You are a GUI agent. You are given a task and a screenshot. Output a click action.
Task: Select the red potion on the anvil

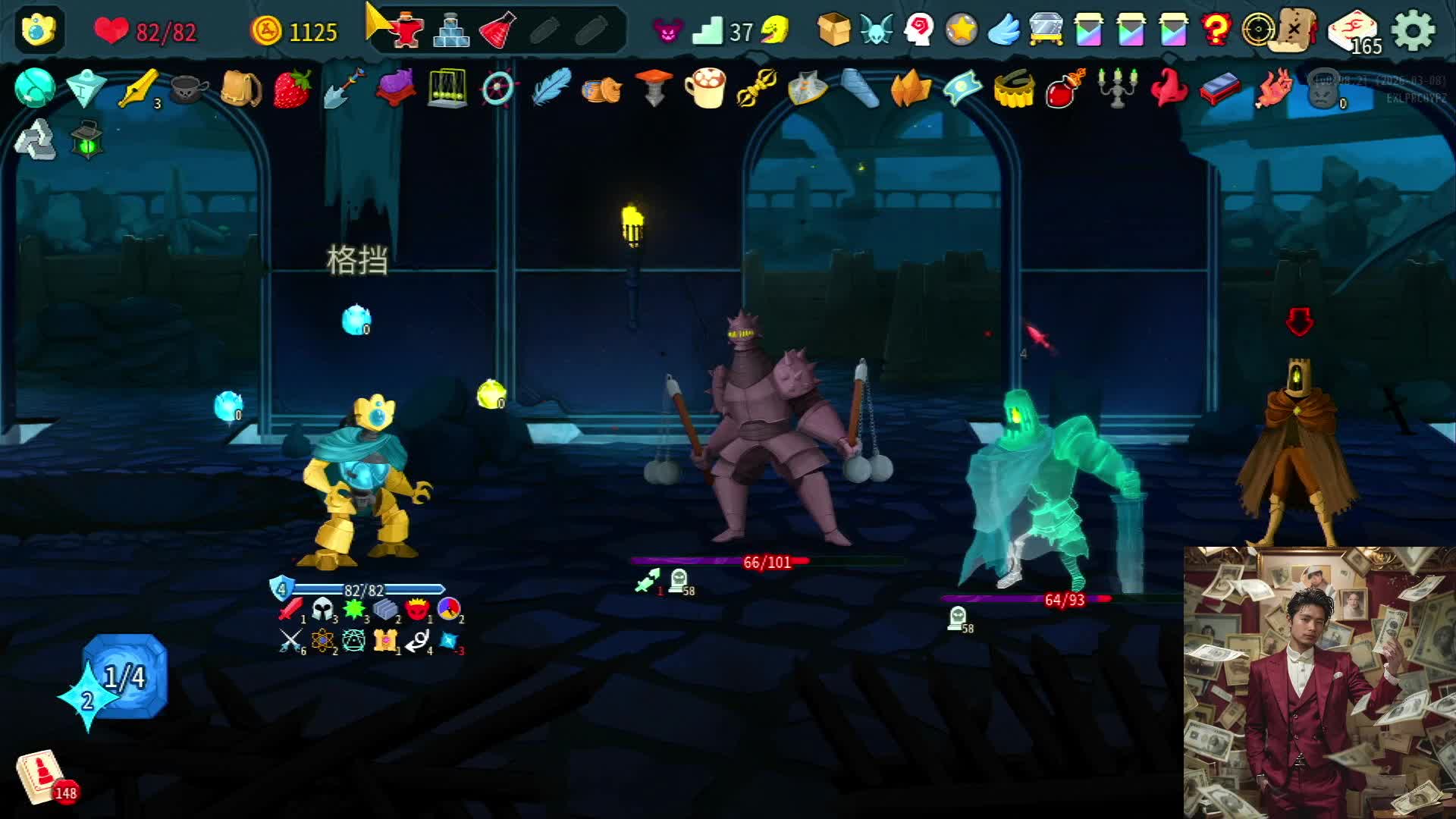click(406, 30)
